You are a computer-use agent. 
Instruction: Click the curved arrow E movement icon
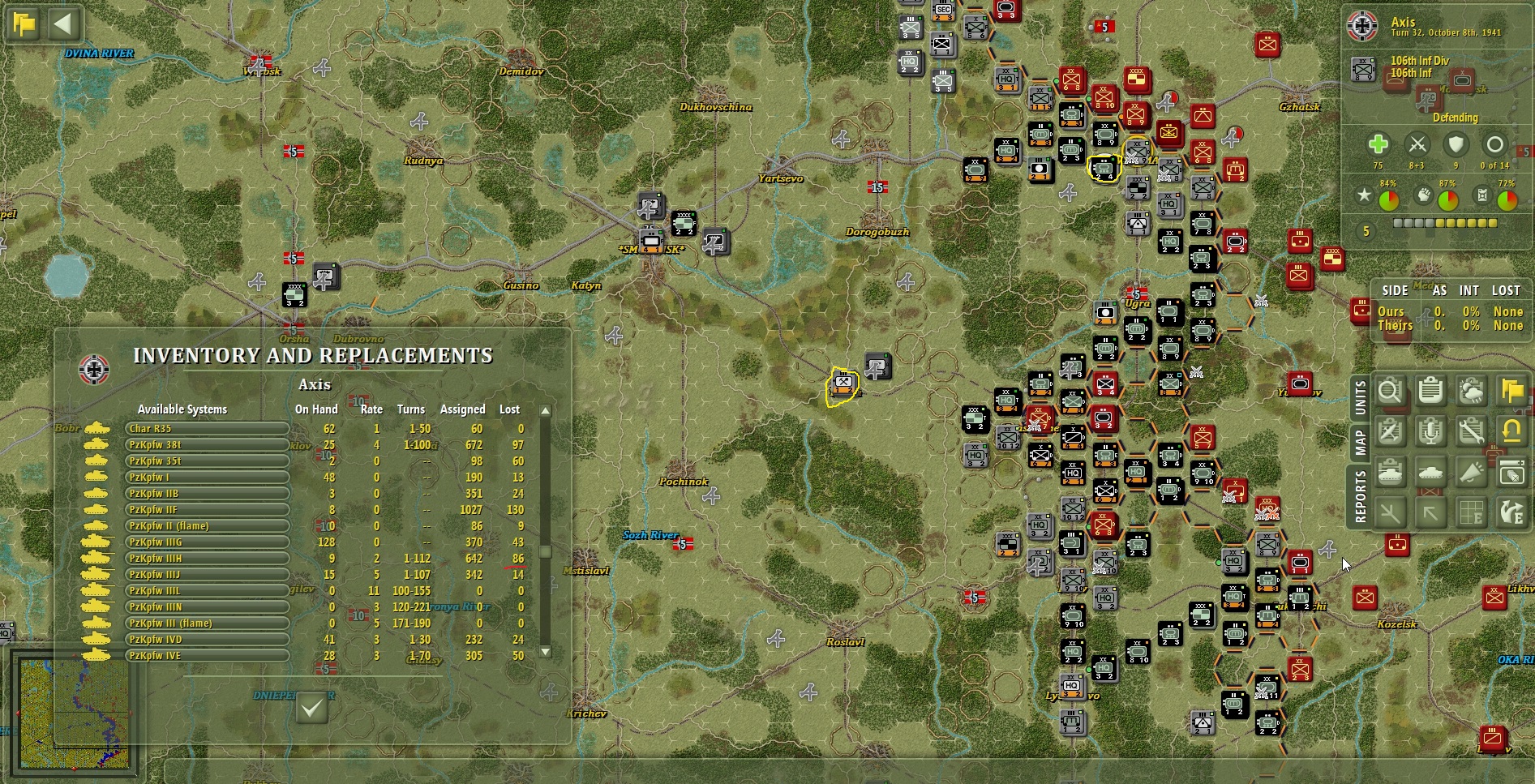tap(1511, 512)
